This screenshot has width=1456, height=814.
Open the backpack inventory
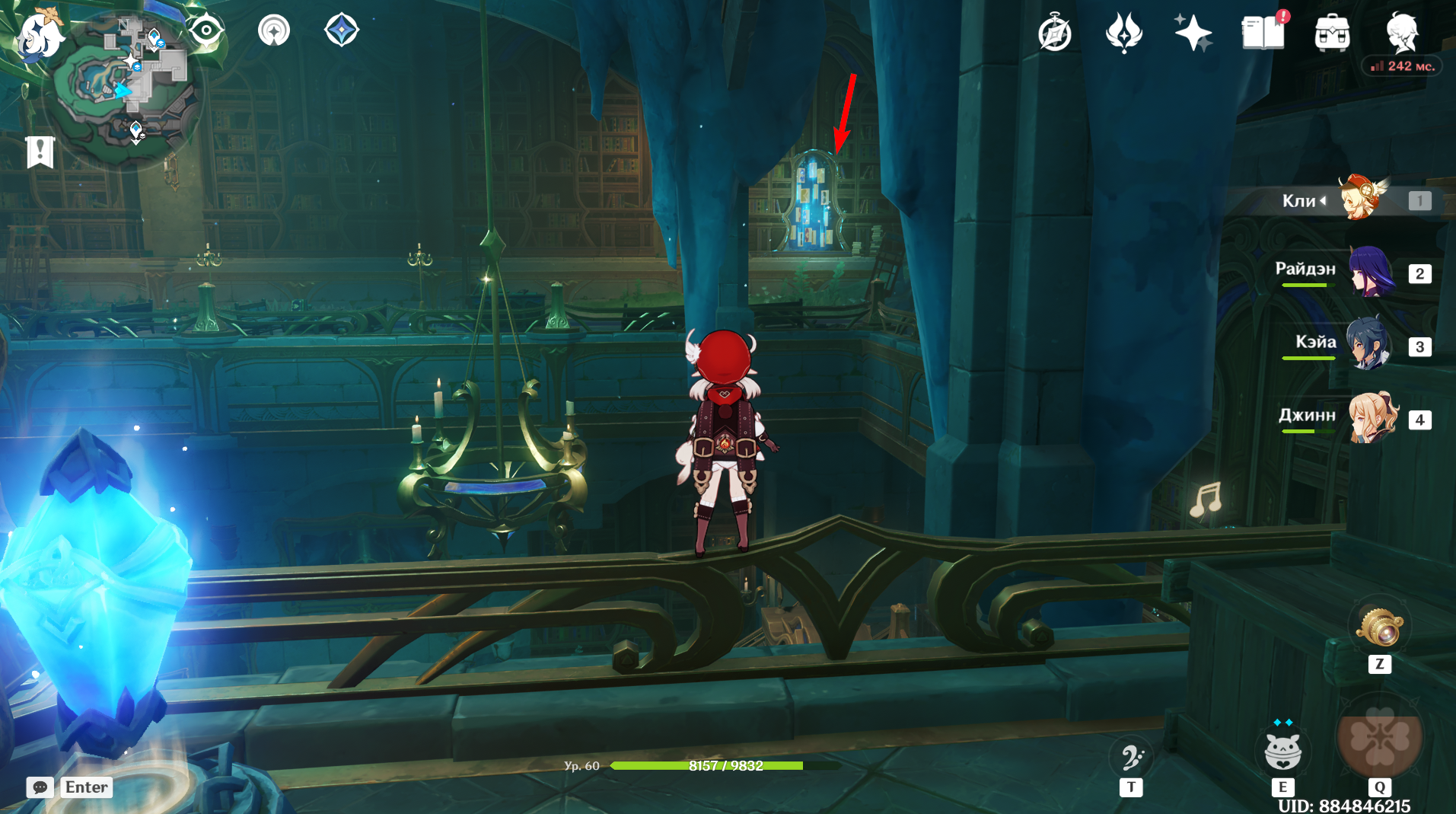pyautogui.click(x=1332, y=34)
